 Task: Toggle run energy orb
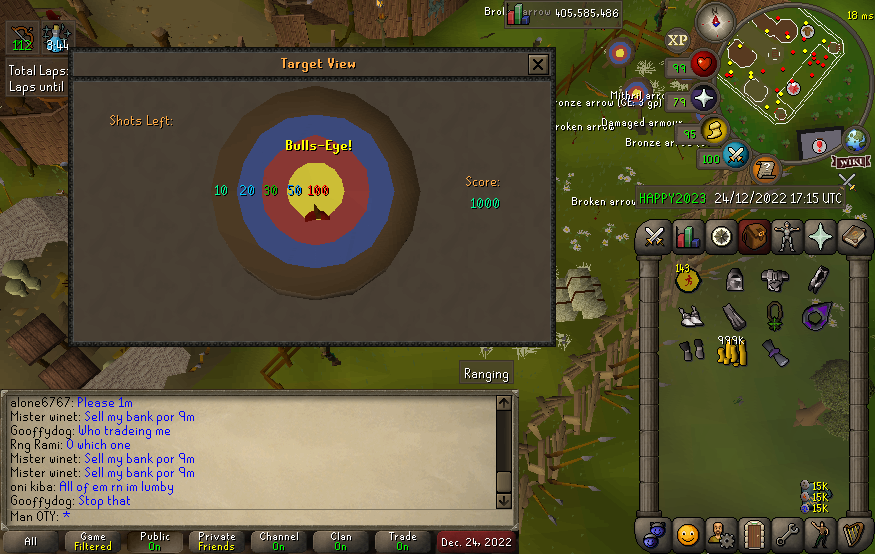711,130
